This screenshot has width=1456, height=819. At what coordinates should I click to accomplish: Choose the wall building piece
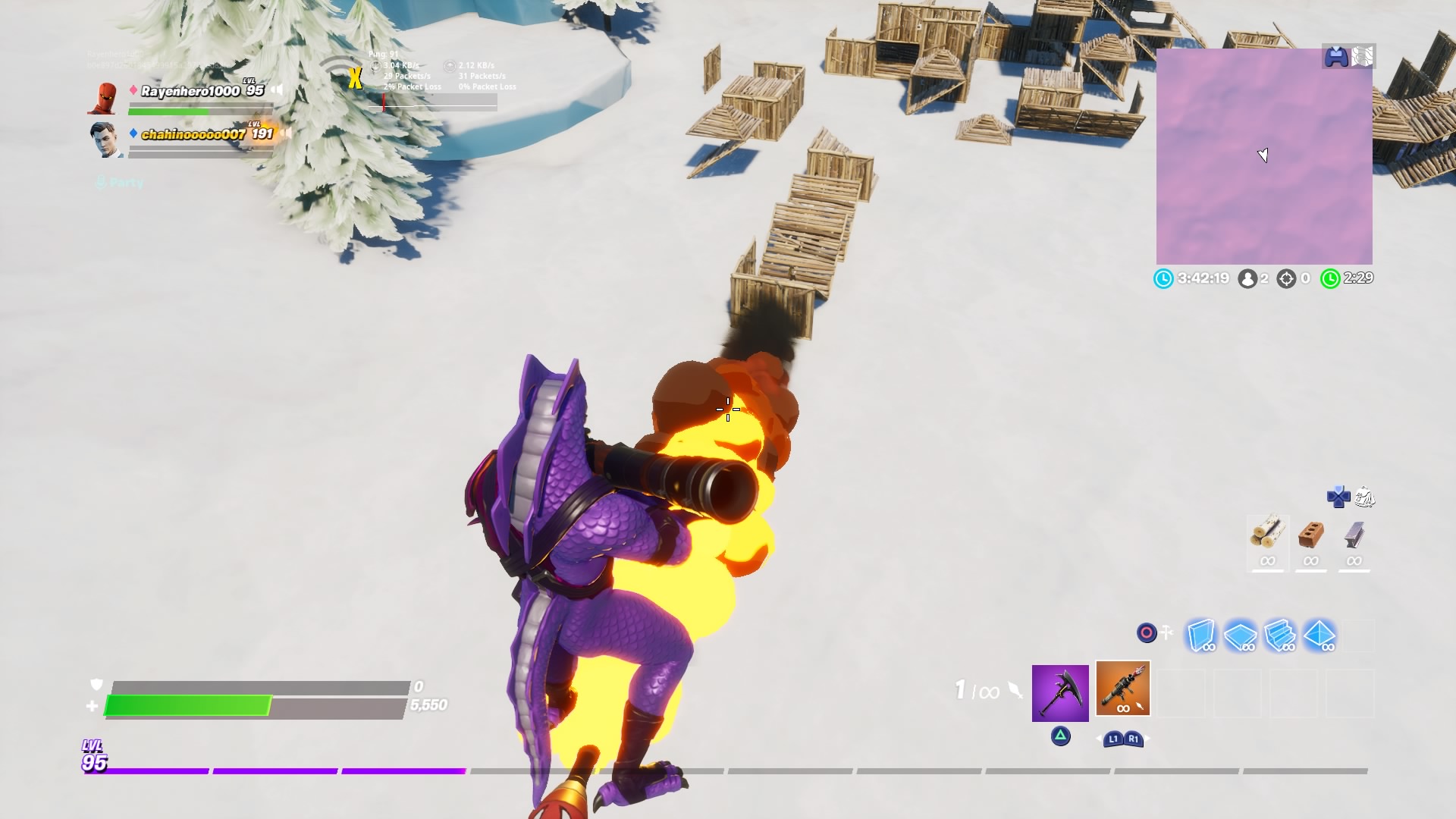[x=1200, y=635]
